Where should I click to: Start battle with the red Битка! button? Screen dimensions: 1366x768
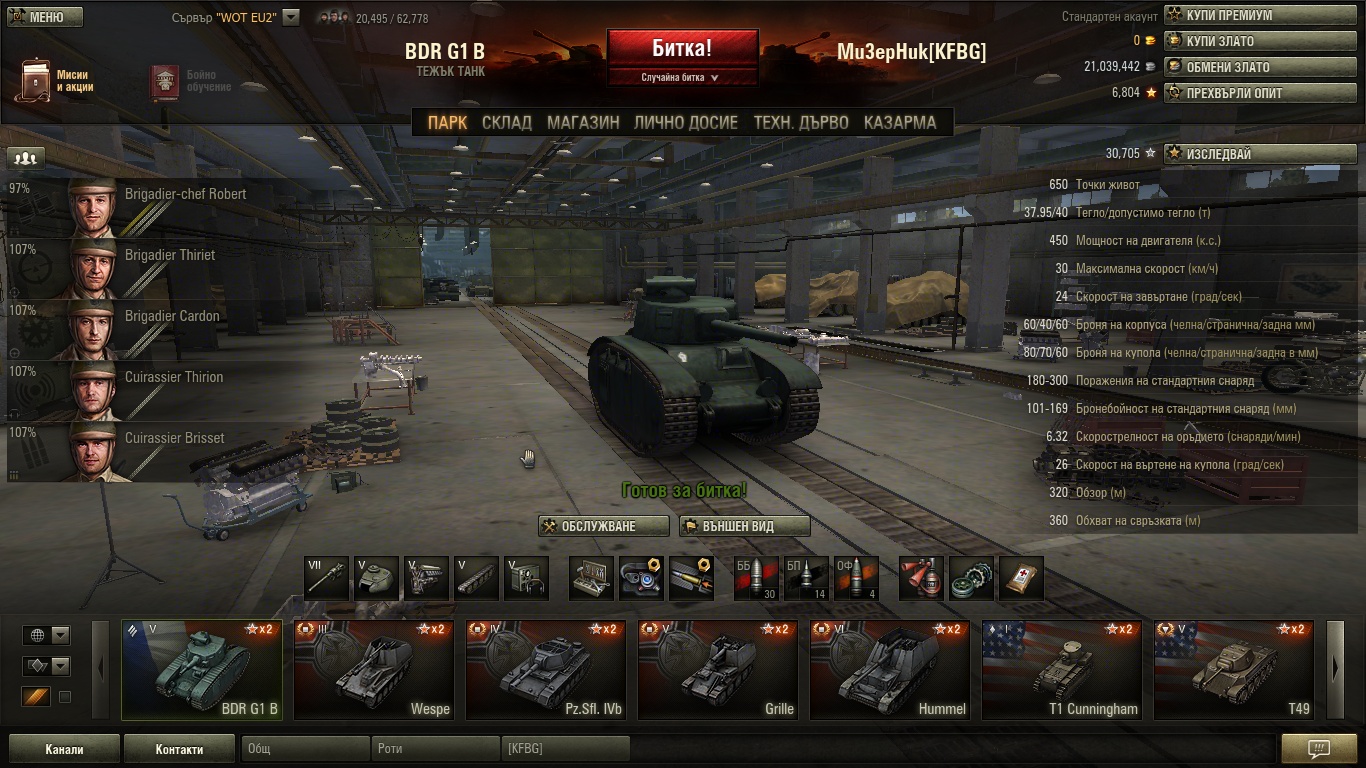point(682,48)
